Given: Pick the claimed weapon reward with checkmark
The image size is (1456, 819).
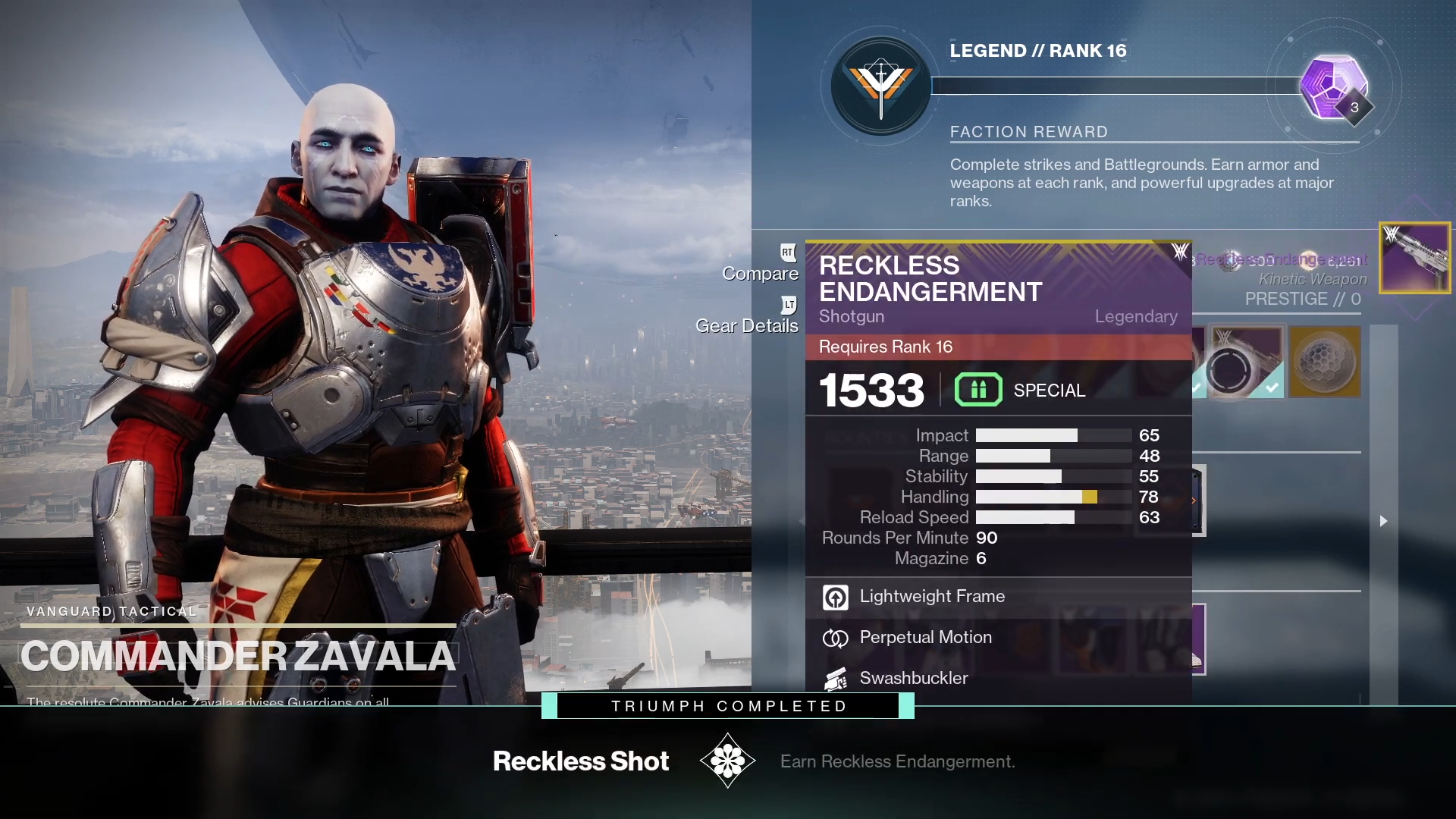Looking at the screenshot, I should click(1244, 362).
